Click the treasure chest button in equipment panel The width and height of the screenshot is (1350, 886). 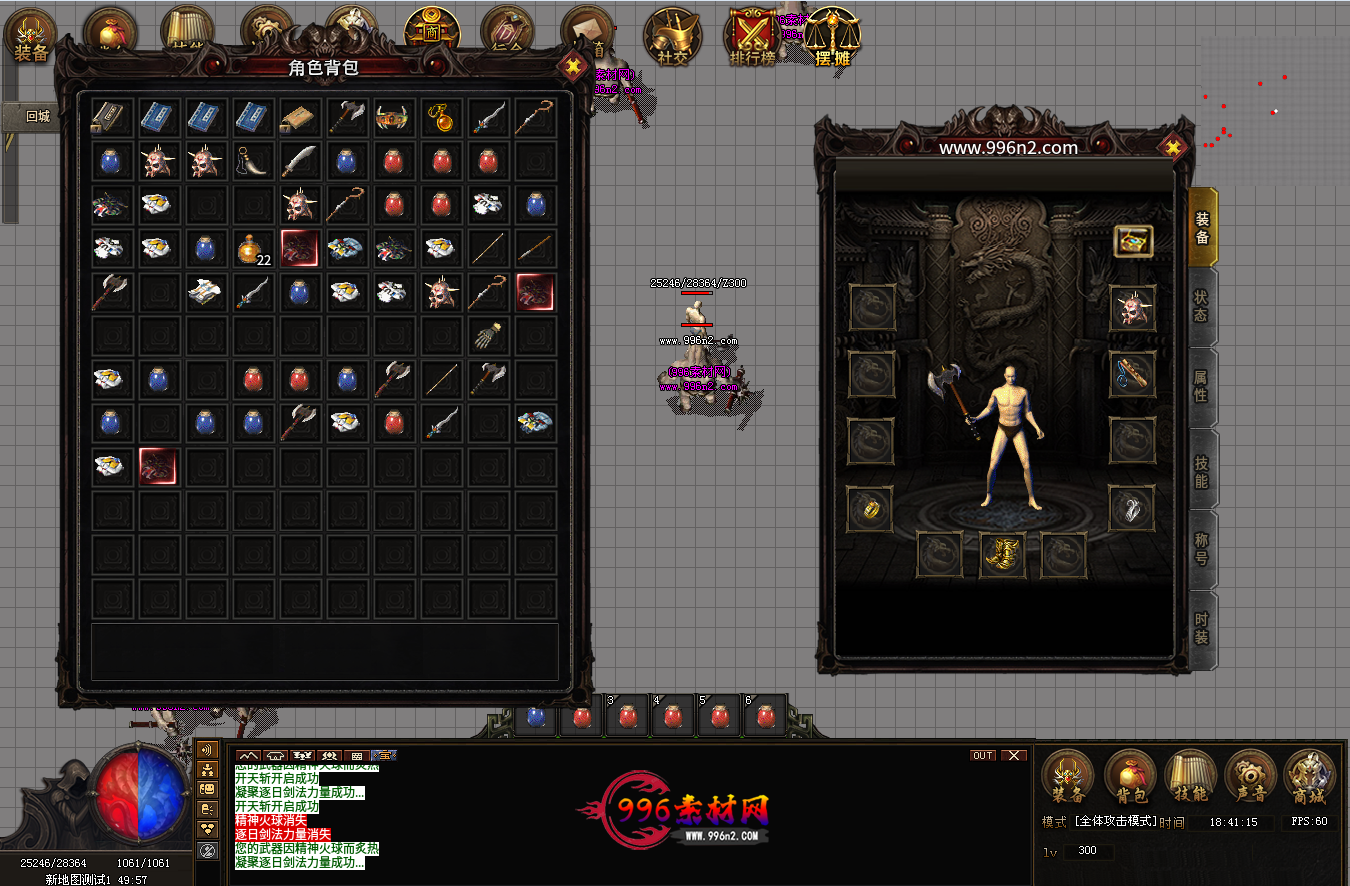coord(1133,240)
